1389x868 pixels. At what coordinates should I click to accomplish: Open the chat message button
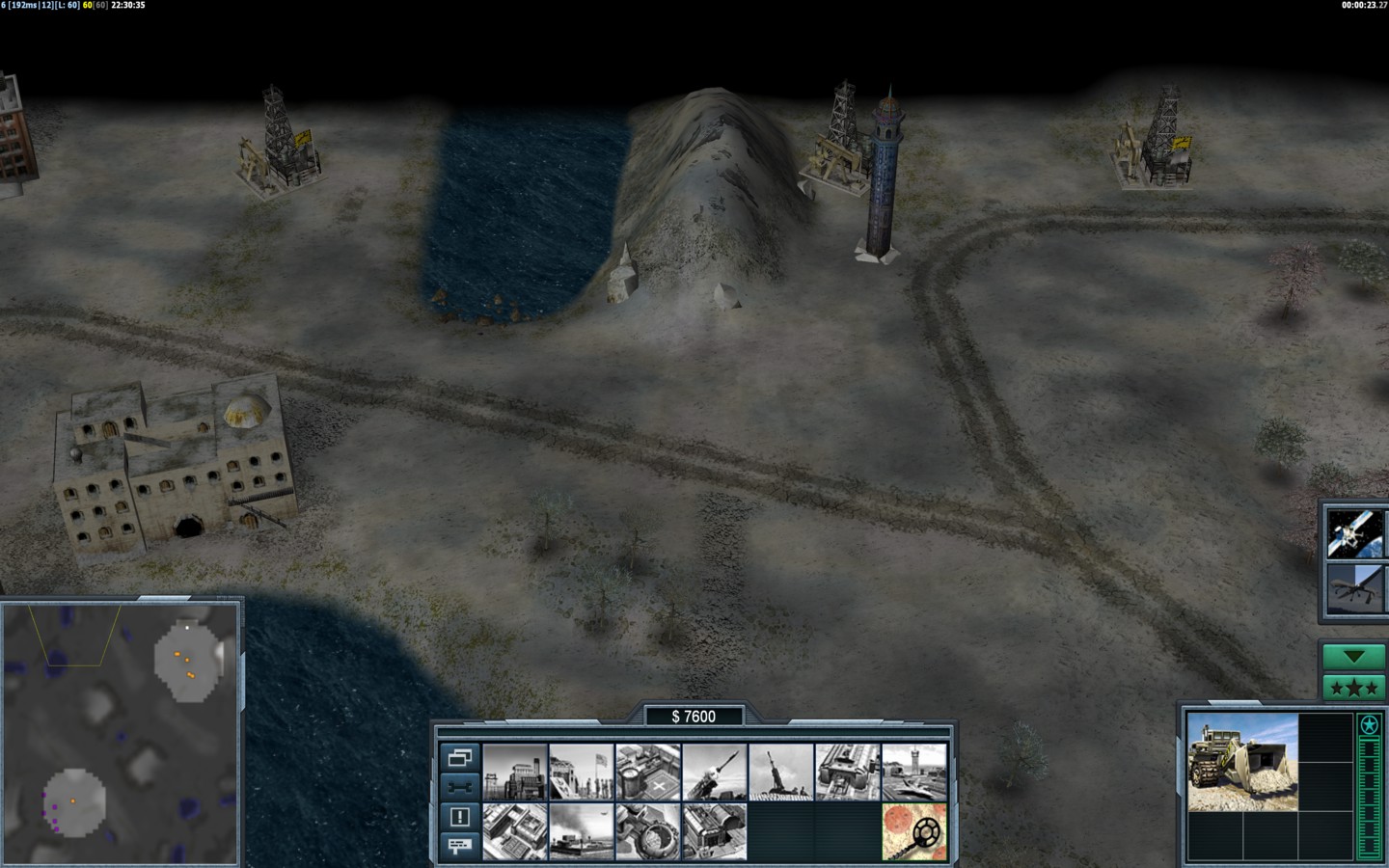pos(460,847)
